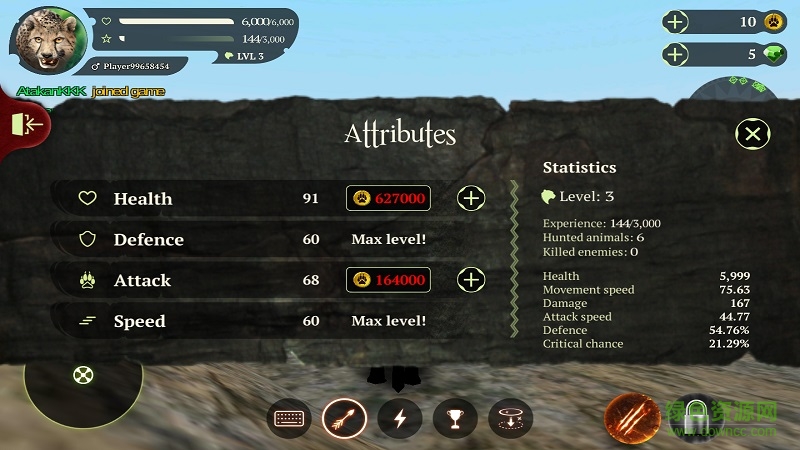Select the arrow attributes button
This screenshot has width=800, height=450.
point(345,418)
